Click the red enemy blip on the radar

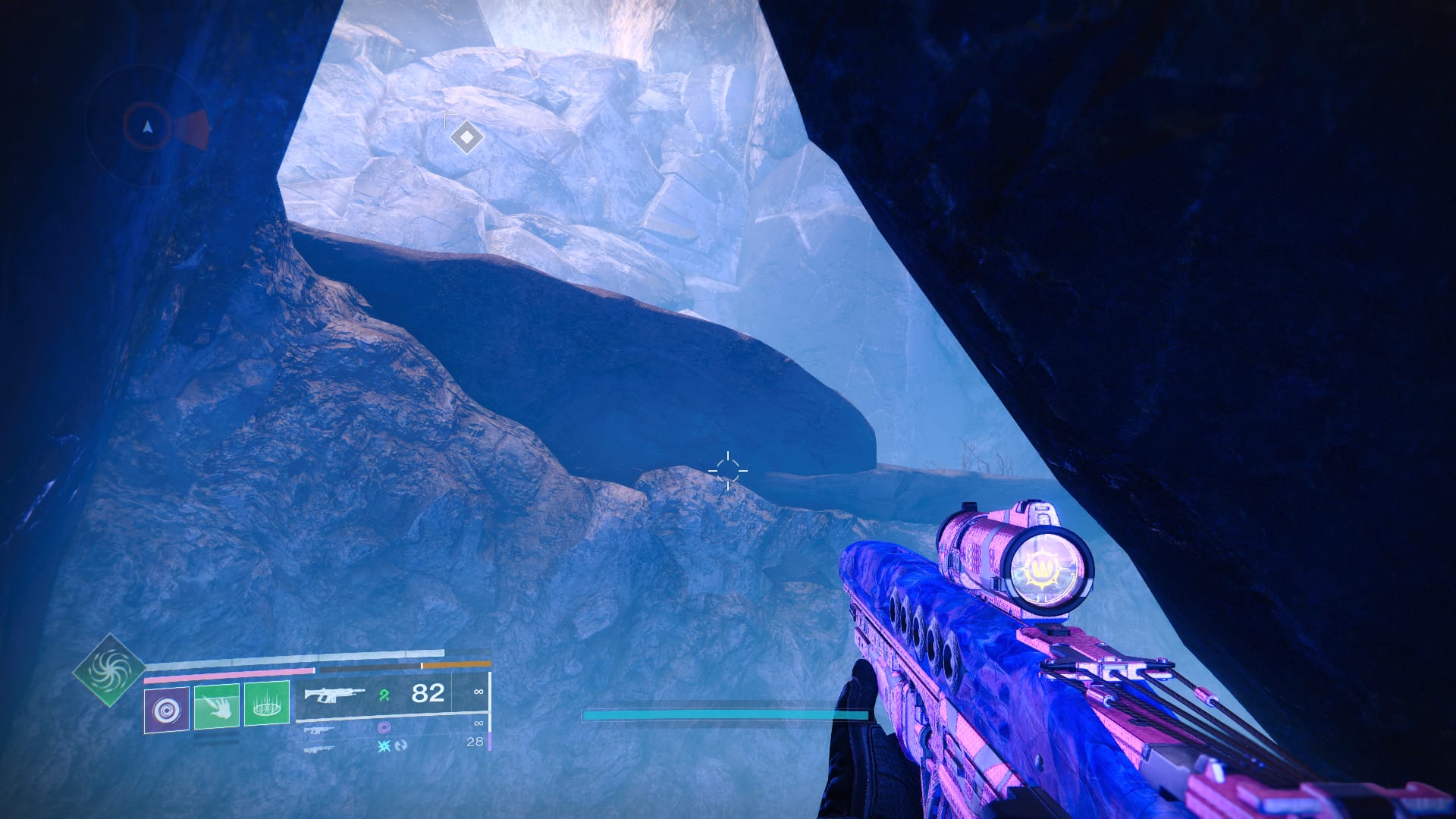click(193, 130)
